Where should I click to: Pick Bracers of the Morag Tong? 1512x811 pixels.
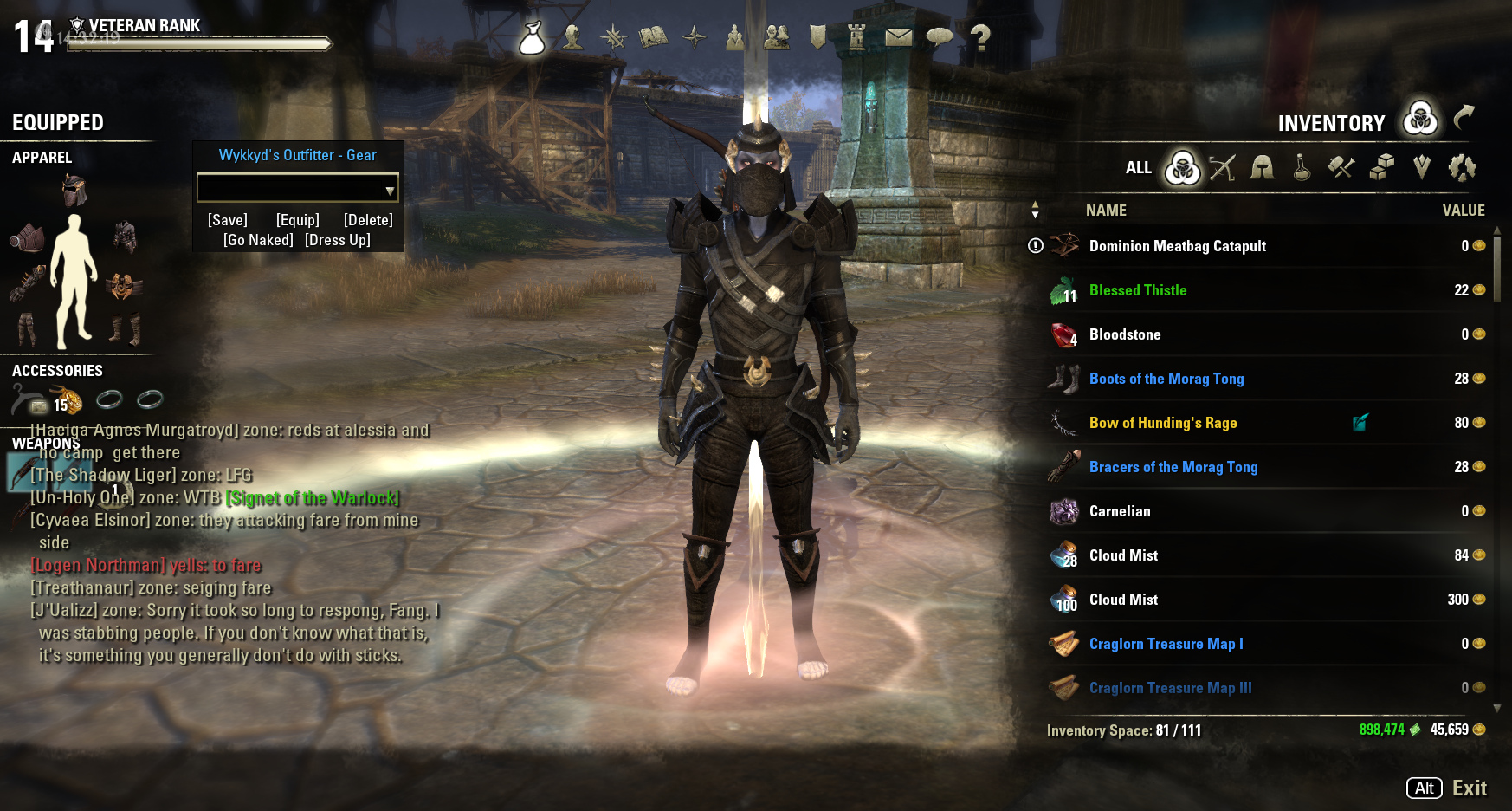tap(1173, 467)
